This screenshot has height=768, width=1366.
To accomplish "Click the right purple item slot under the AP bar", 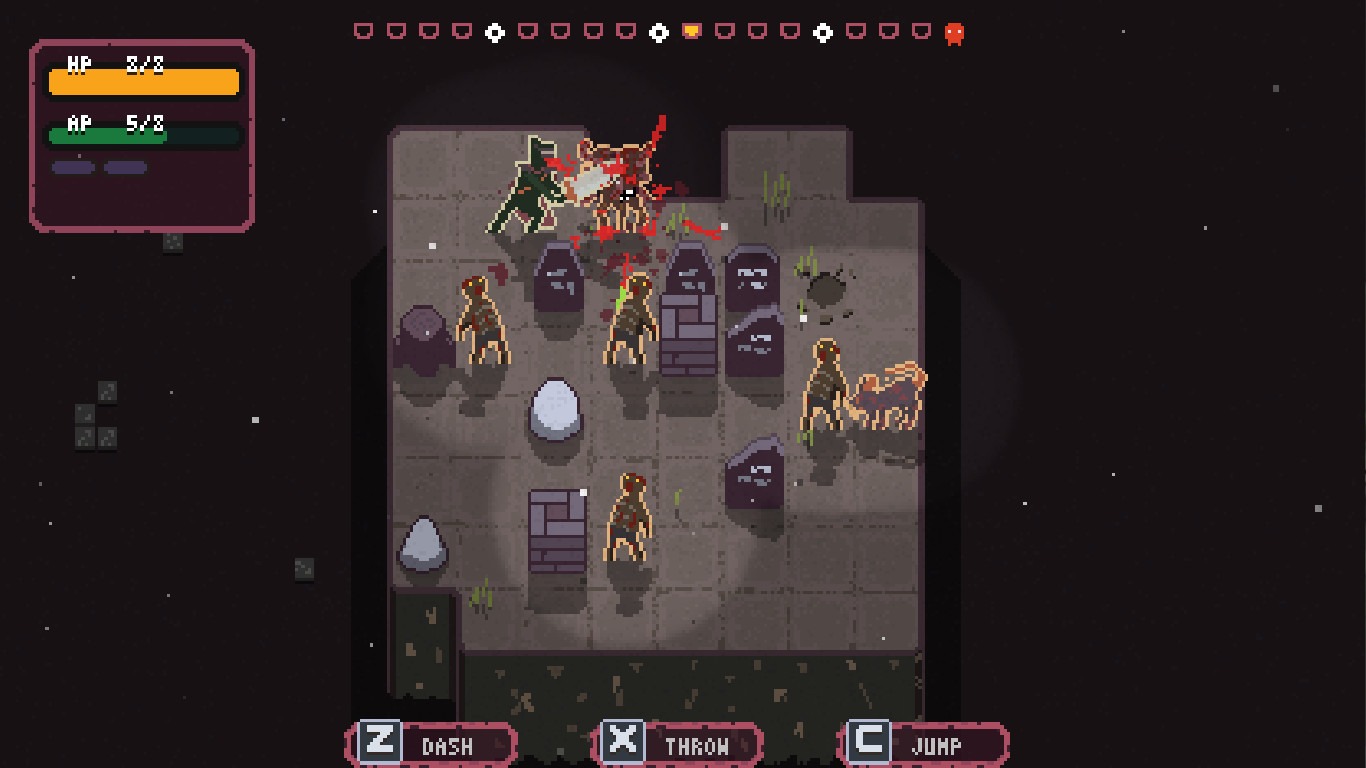I will [124, 167].
